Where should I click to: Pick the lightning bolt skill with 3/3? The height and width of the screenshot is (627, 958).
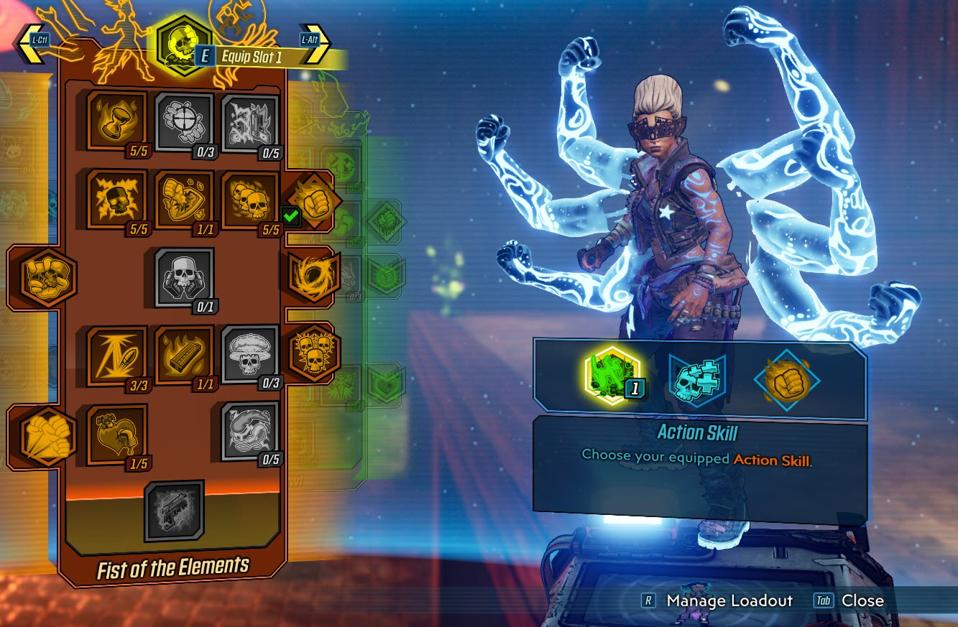(x=116, y=354)
